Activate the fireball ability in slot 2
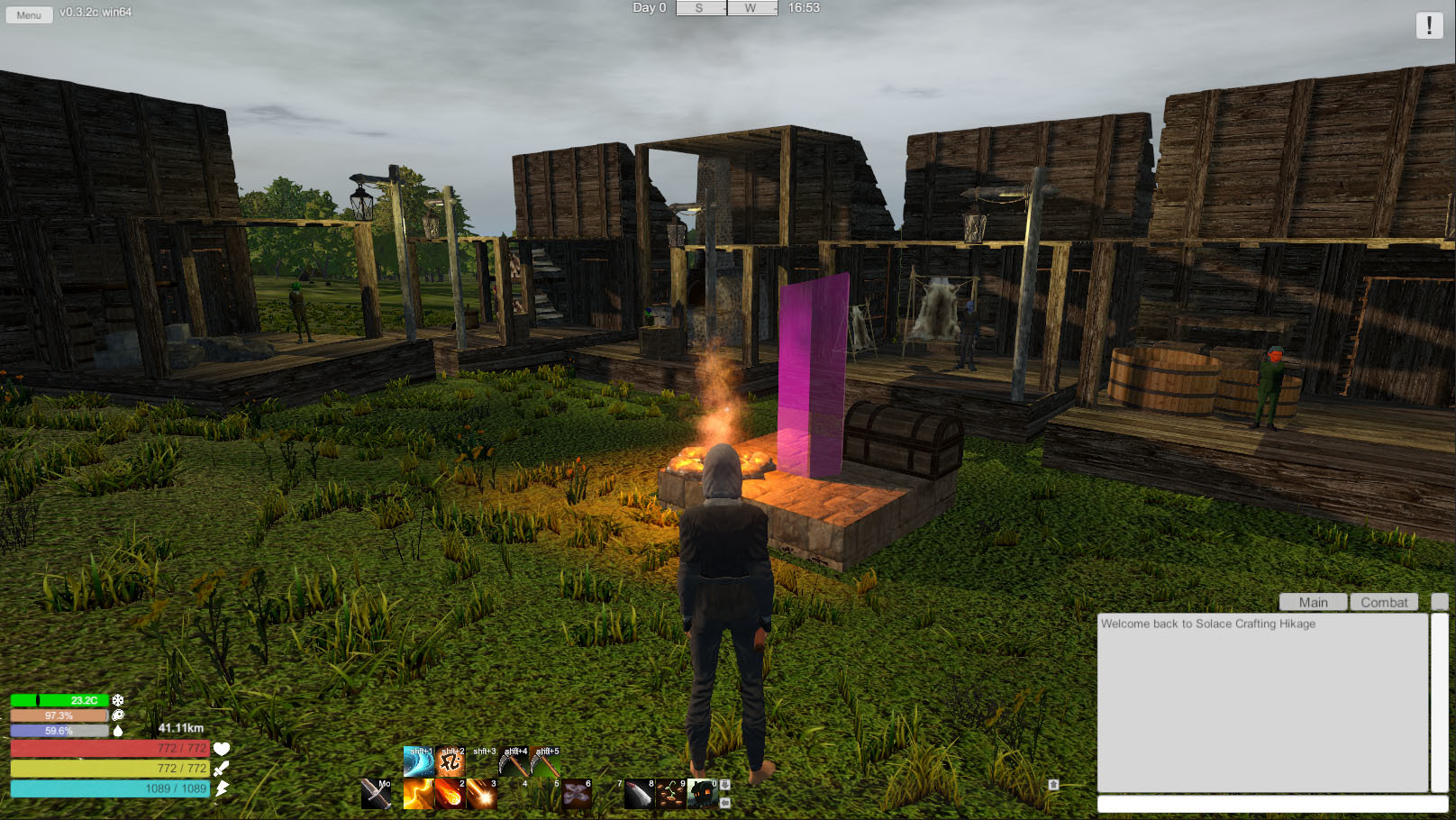Viewport: 1456px width, 820px height. [450, 794]
